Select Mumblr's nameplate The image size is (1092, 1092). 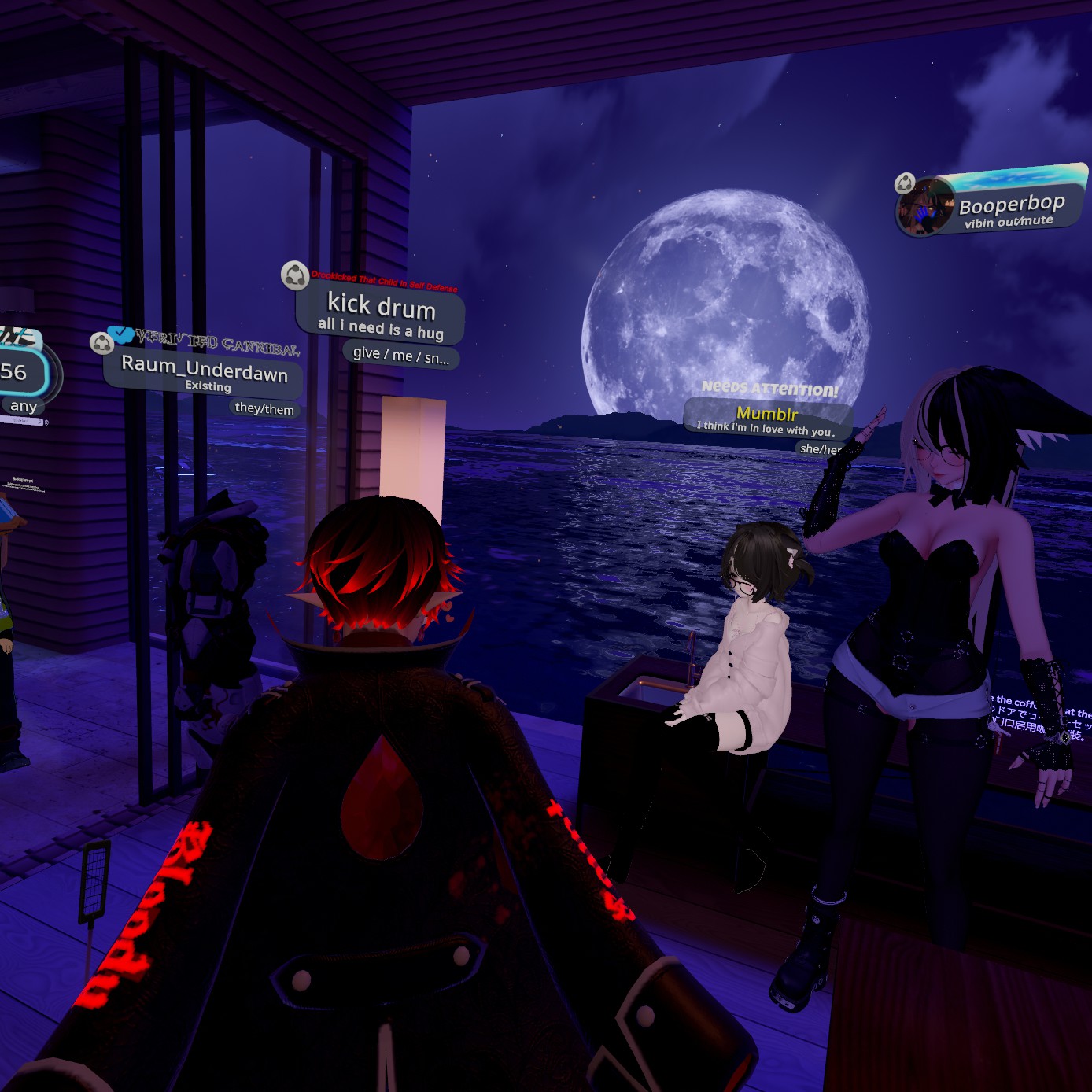pyautogui.click(x=767, y=418)
